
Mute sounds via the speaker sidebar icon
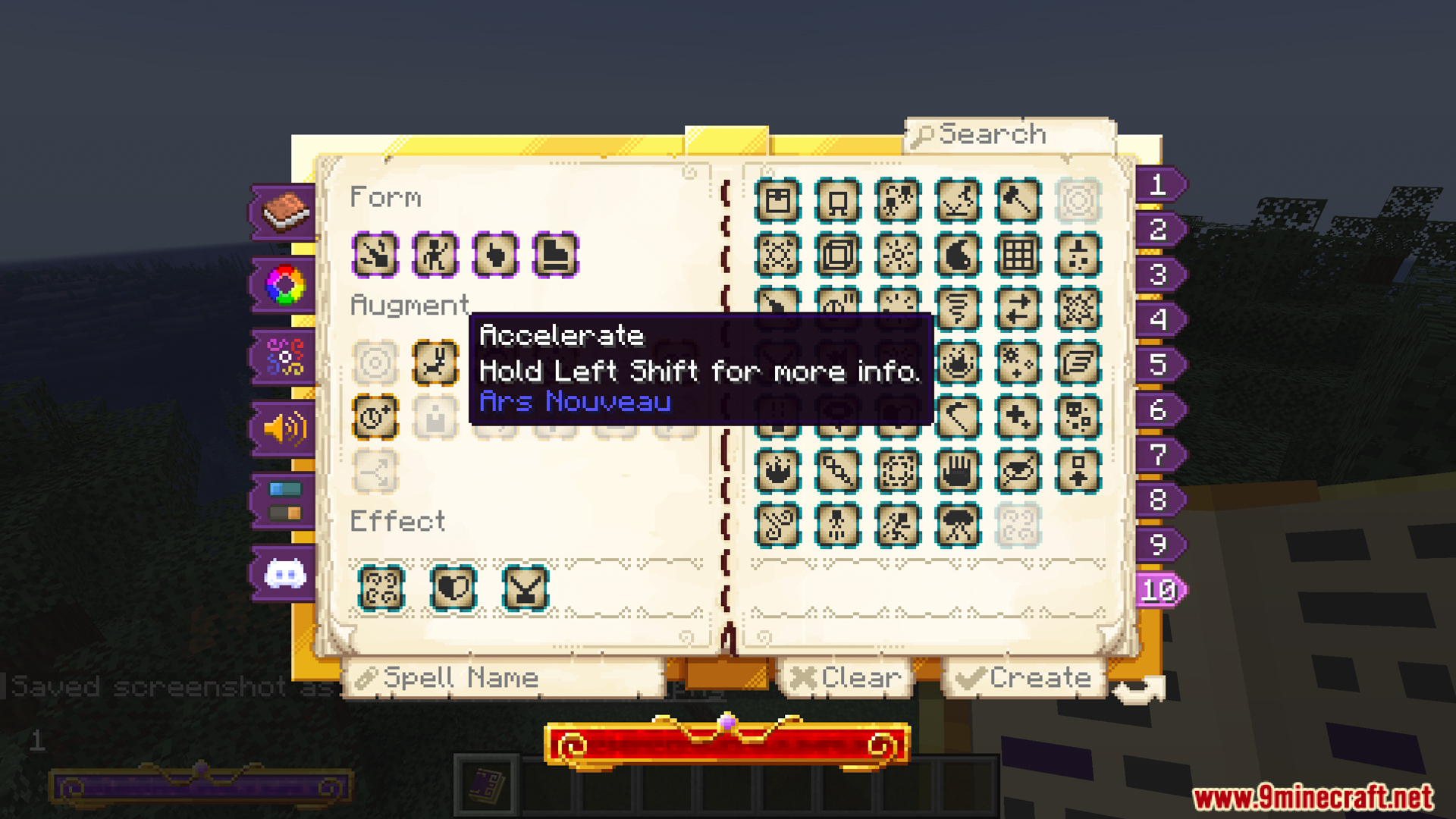(x=283, y=428)
